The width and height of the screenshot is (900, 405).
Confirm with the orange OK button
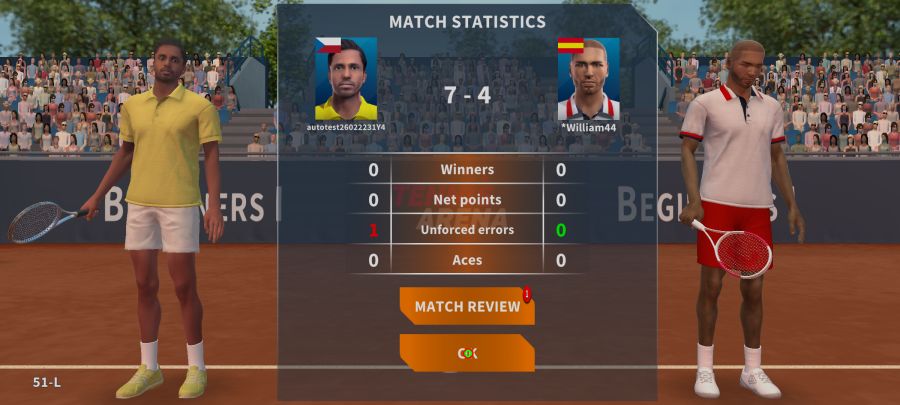467,353
